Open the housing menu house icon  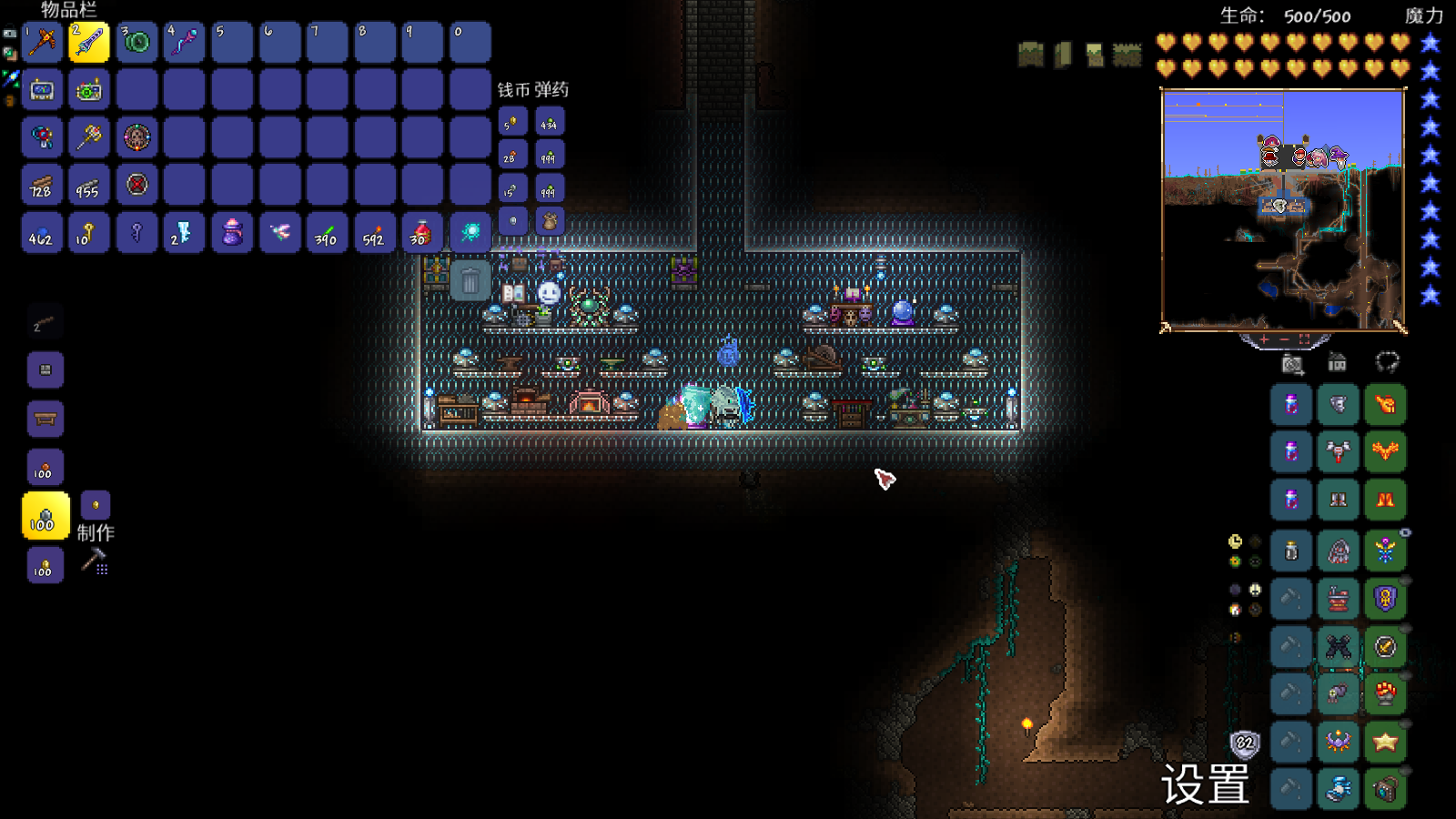(1337, 363)
